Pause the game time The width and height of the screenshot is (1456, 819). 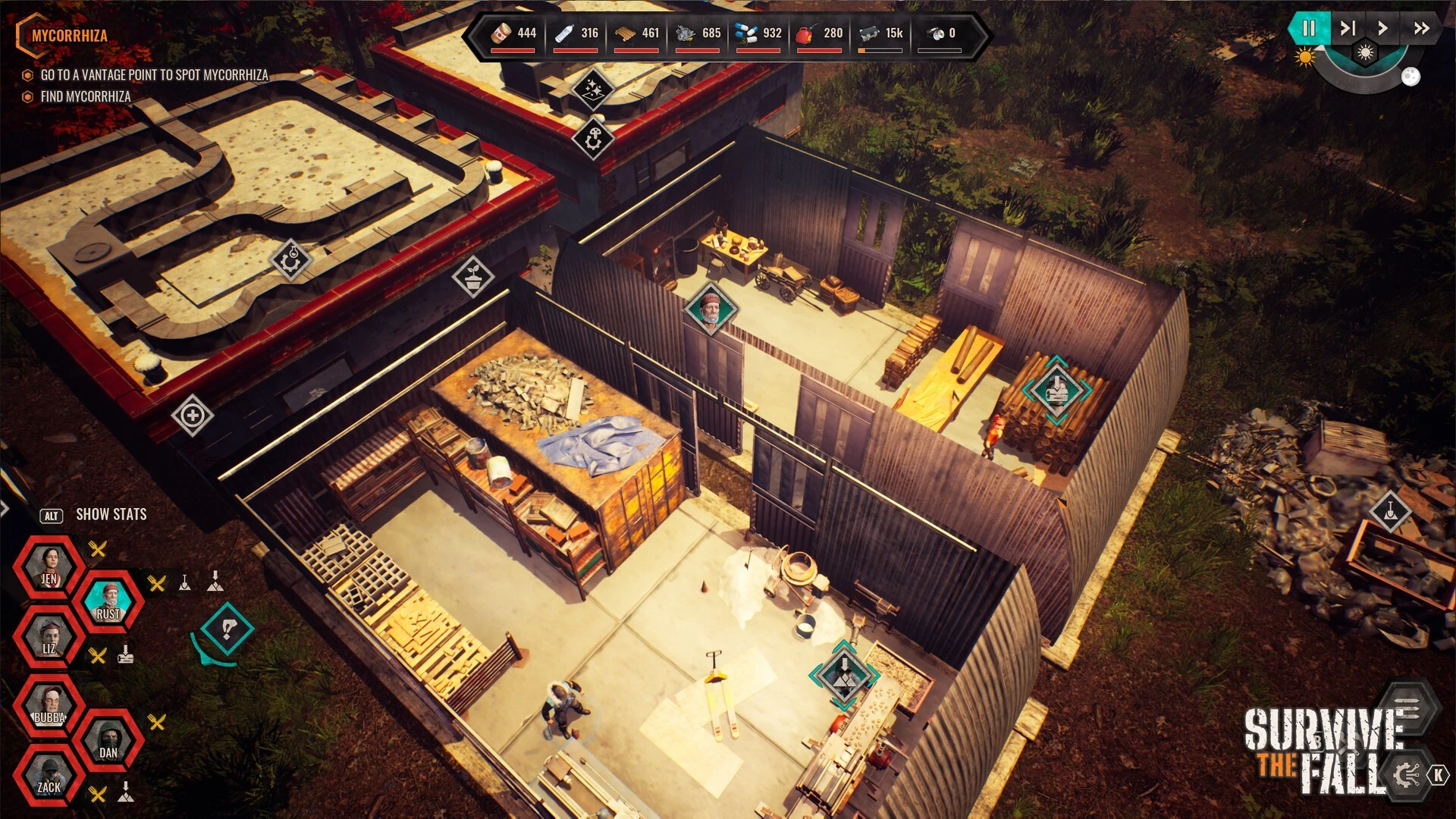click(x=1309, y=29)
